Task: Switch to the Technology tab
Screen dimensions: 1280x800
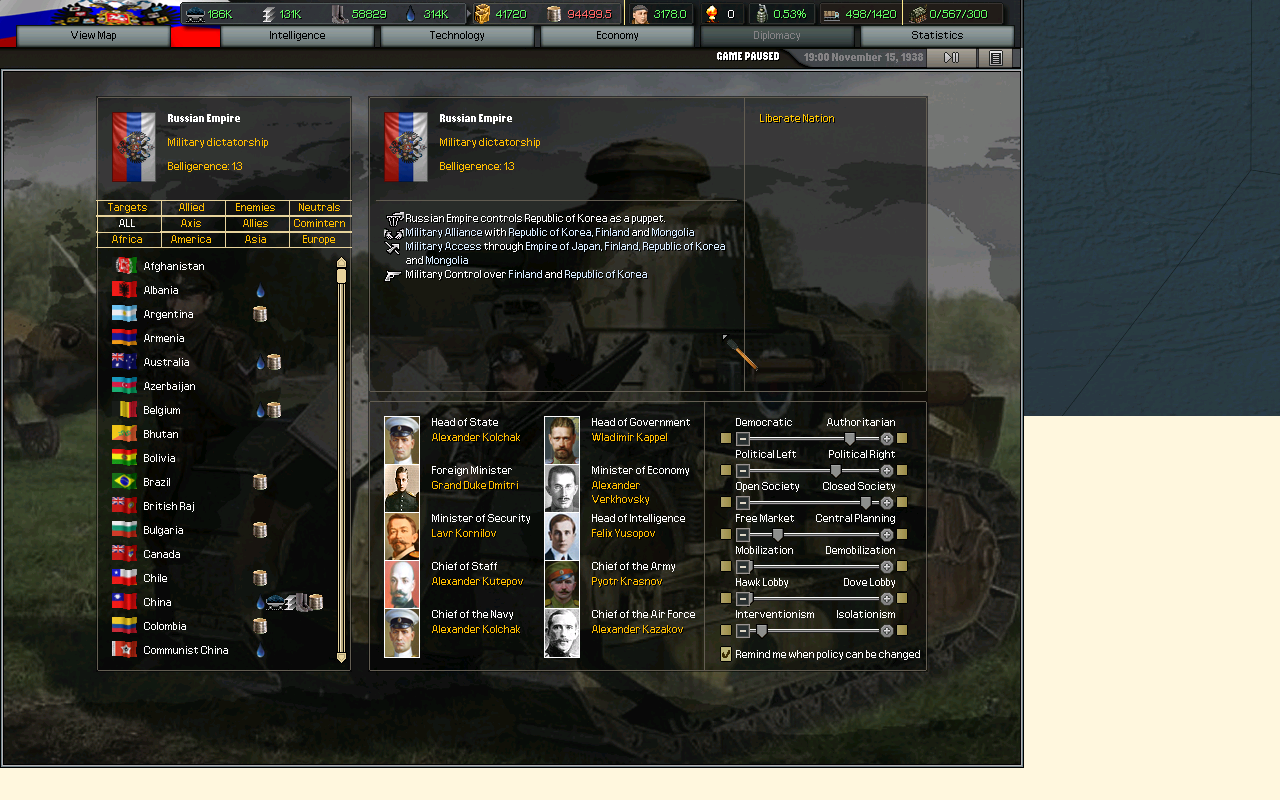Action: (457, 35)
